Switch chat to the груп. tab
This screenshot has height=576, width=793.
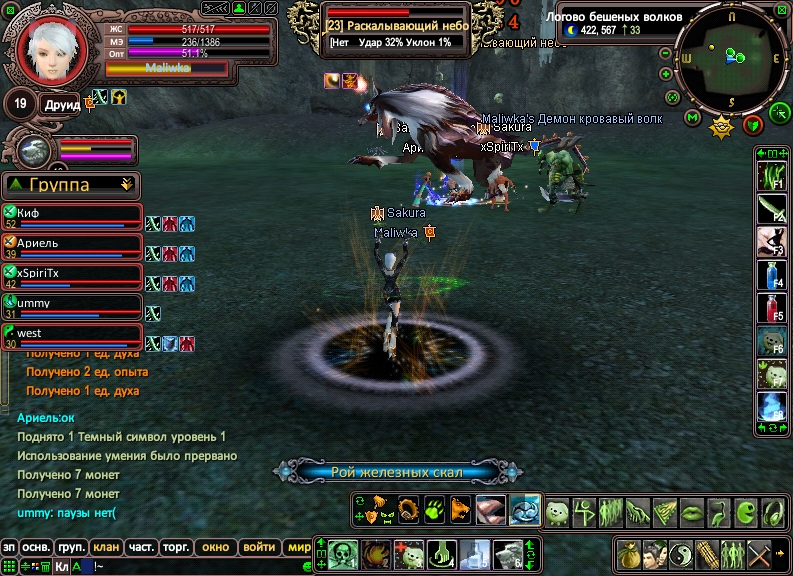pos(71,547)
